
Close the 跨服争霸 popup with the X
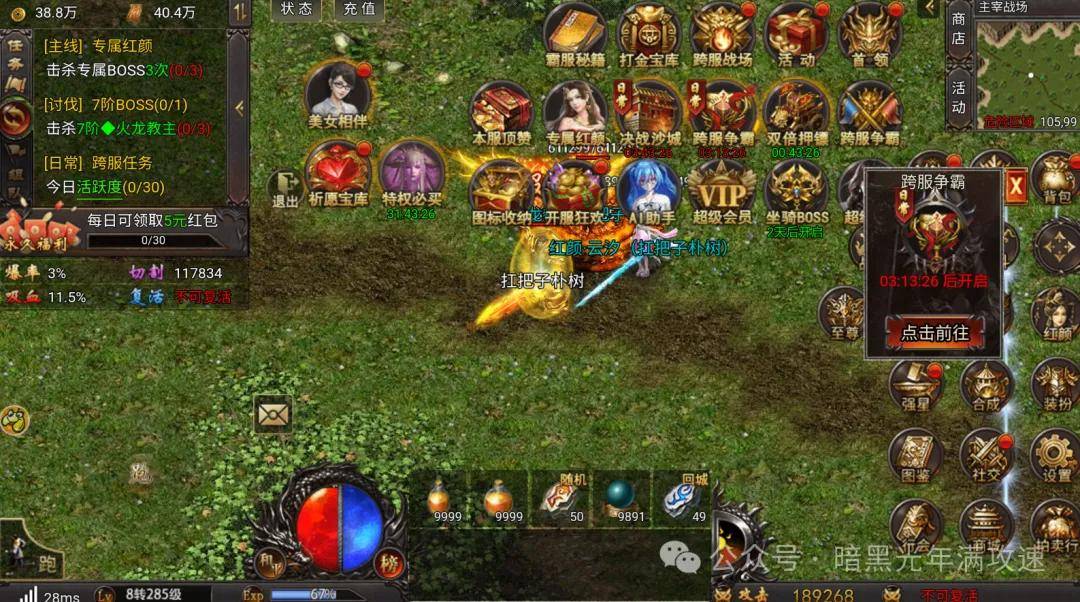(1016, 185)
